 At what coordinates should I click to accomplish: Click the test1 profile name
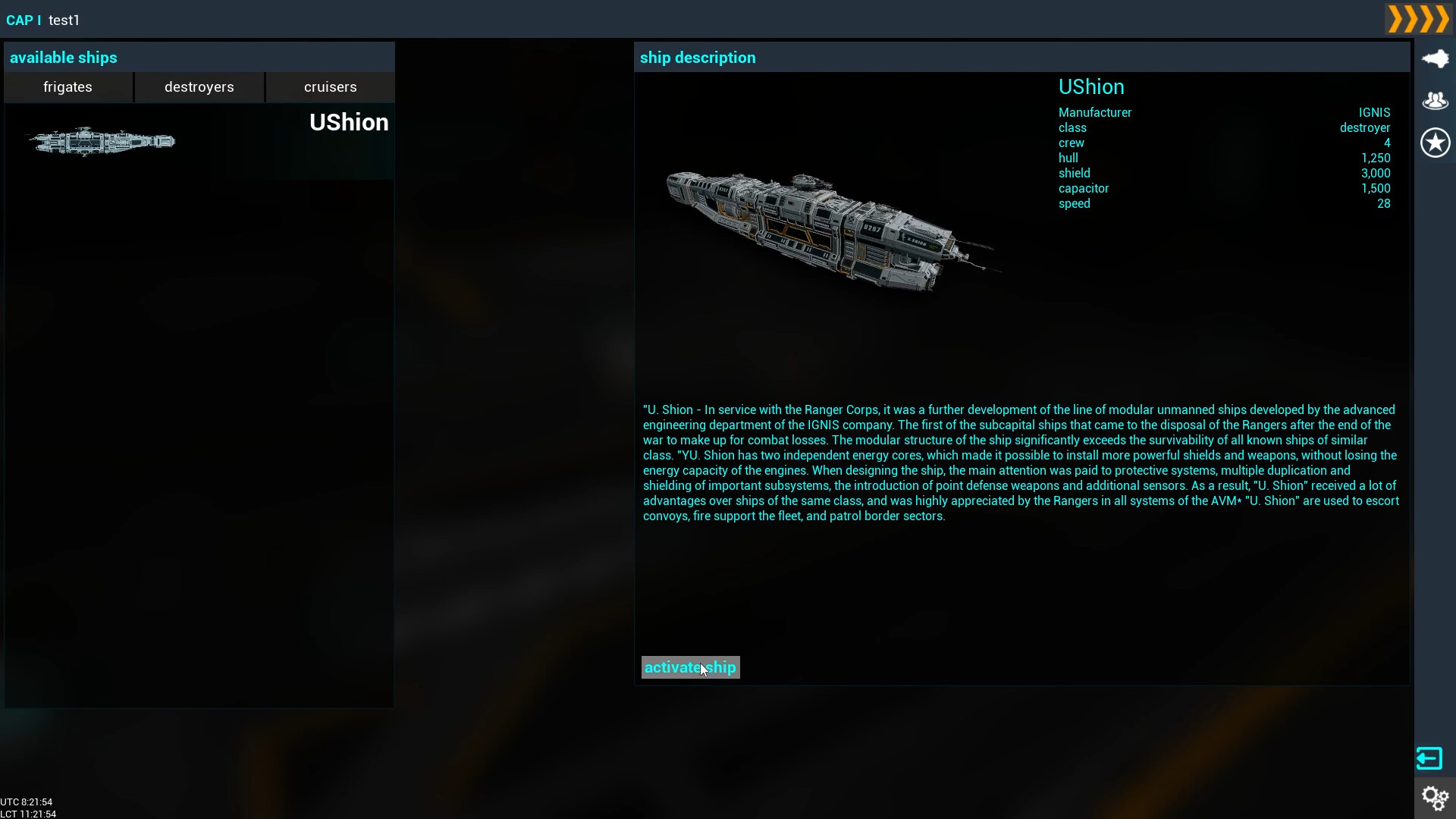tap(64, 20)
